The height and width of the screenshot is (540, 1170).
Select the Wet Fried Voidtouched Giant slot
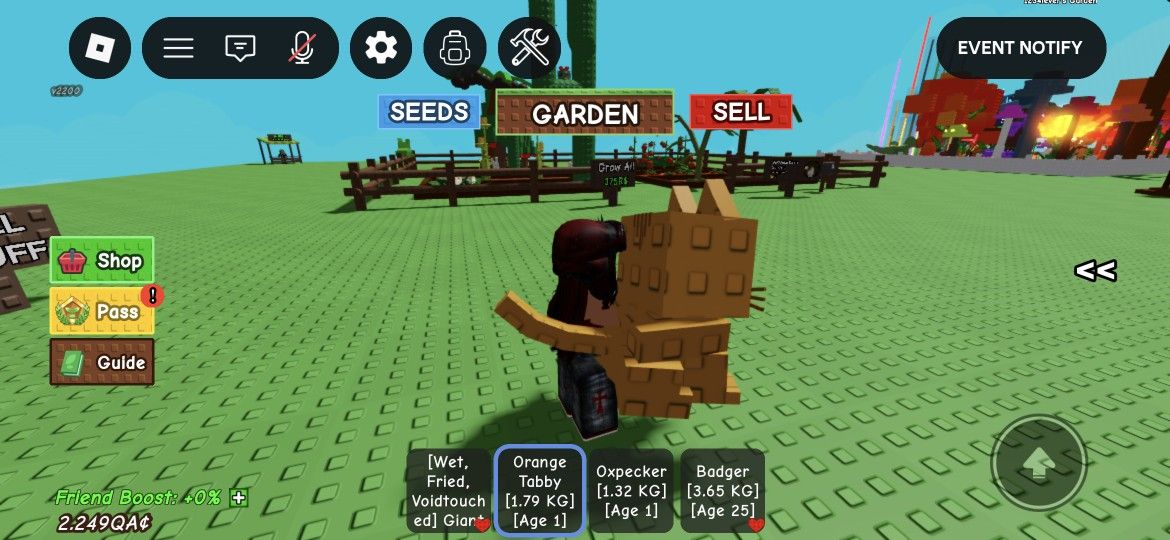click(x=448, y=491)
